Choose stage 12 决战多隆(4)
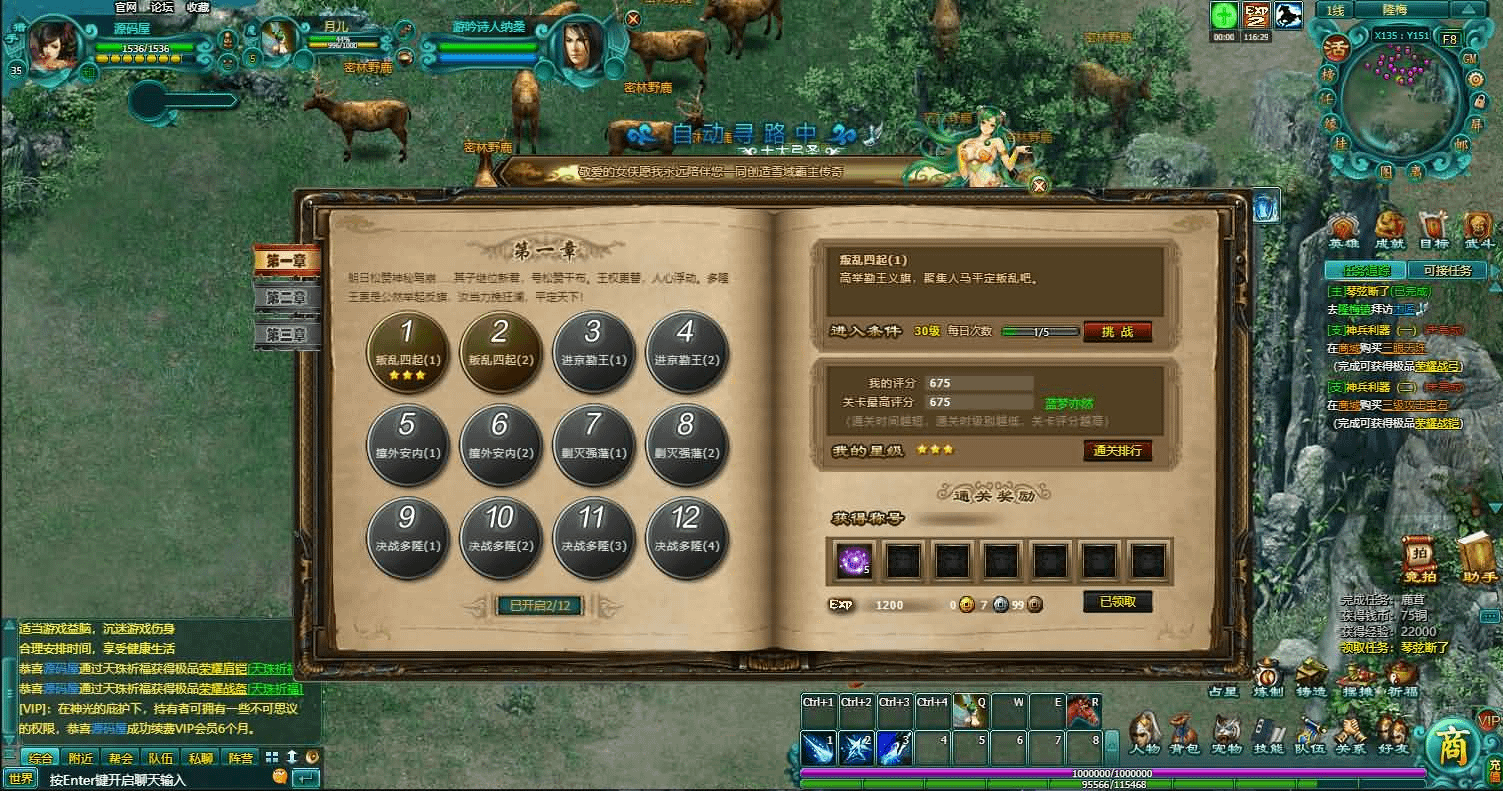The height and width of the screenshot is (791, 1503). (x=685, y=536)
